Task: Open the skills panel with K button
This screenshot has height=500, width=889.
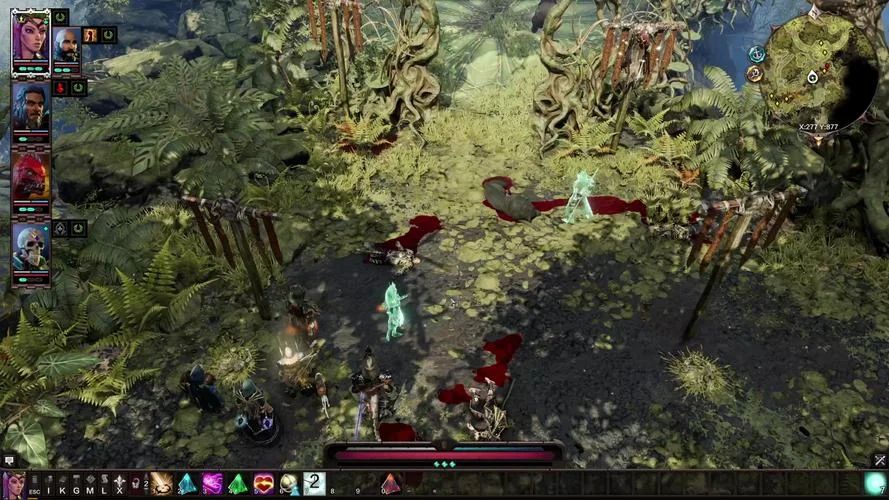Action: click(62, 486)
